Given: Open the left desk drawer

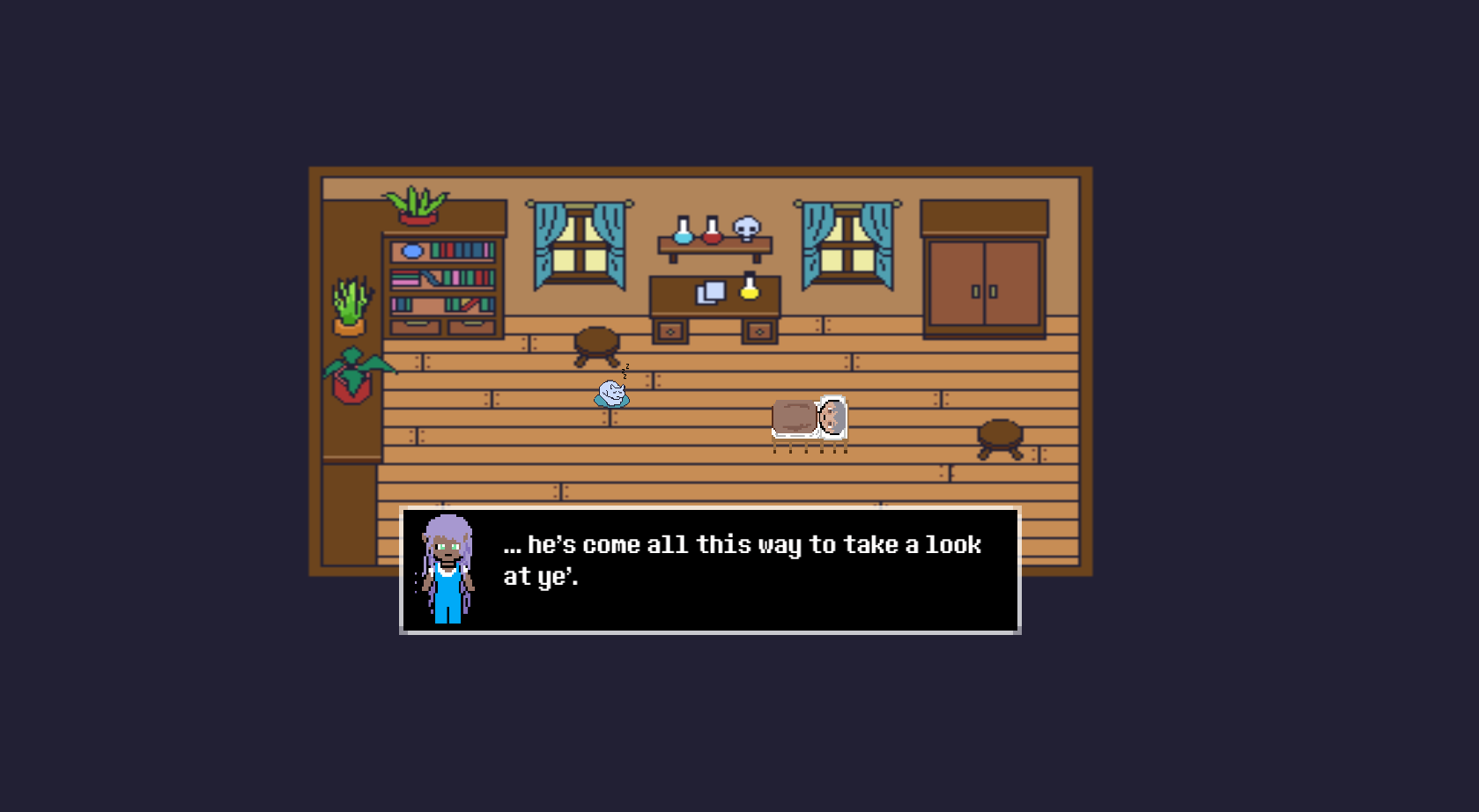Looking at the screenshot, I should (x=670, y=333).
